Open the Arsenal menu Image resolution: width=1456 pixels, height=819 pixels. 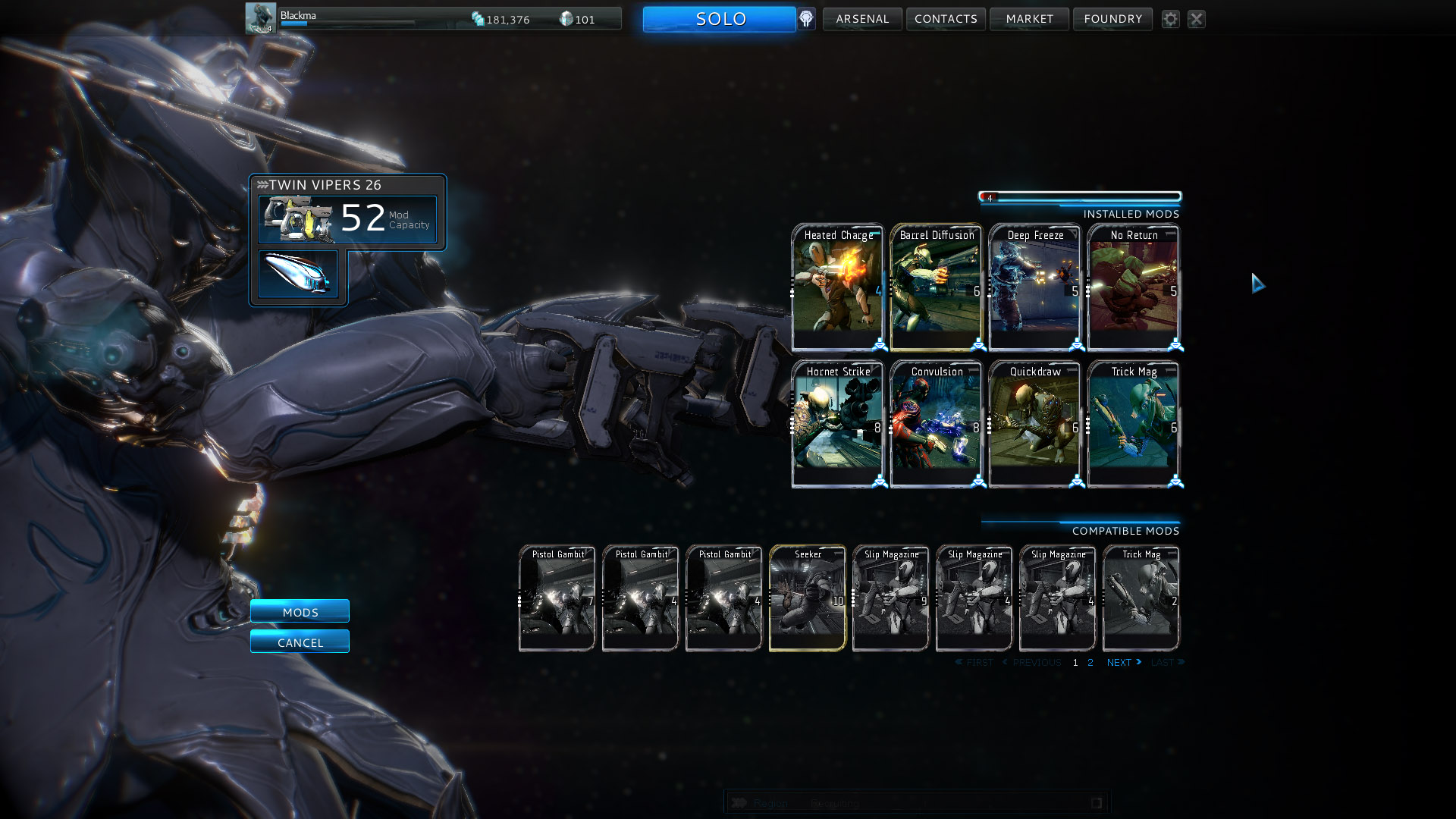coord(862,19)
